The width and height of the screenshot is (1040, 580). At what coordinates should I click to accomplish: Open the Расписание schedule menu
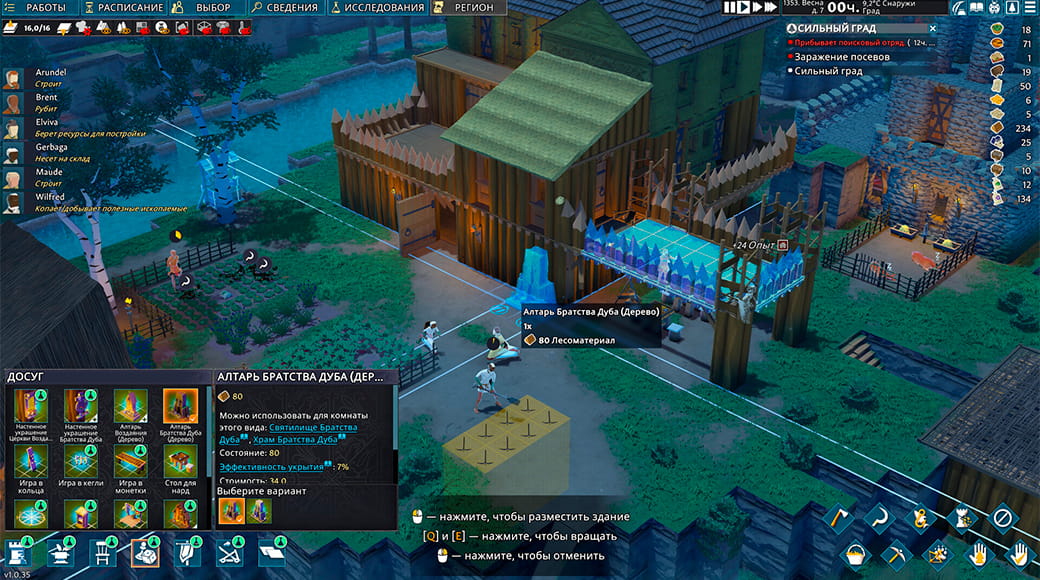coord(122,8)
